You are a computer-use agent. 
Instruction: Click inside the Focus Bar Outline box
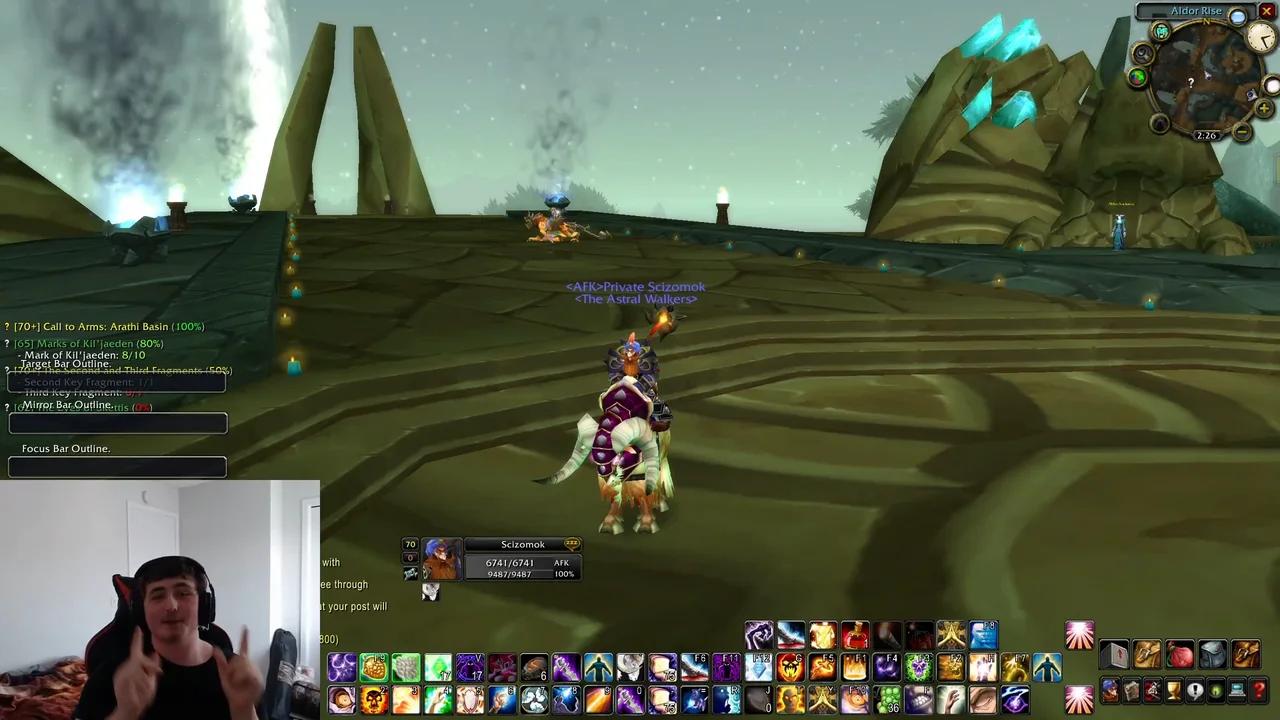(x=117, y=466)
